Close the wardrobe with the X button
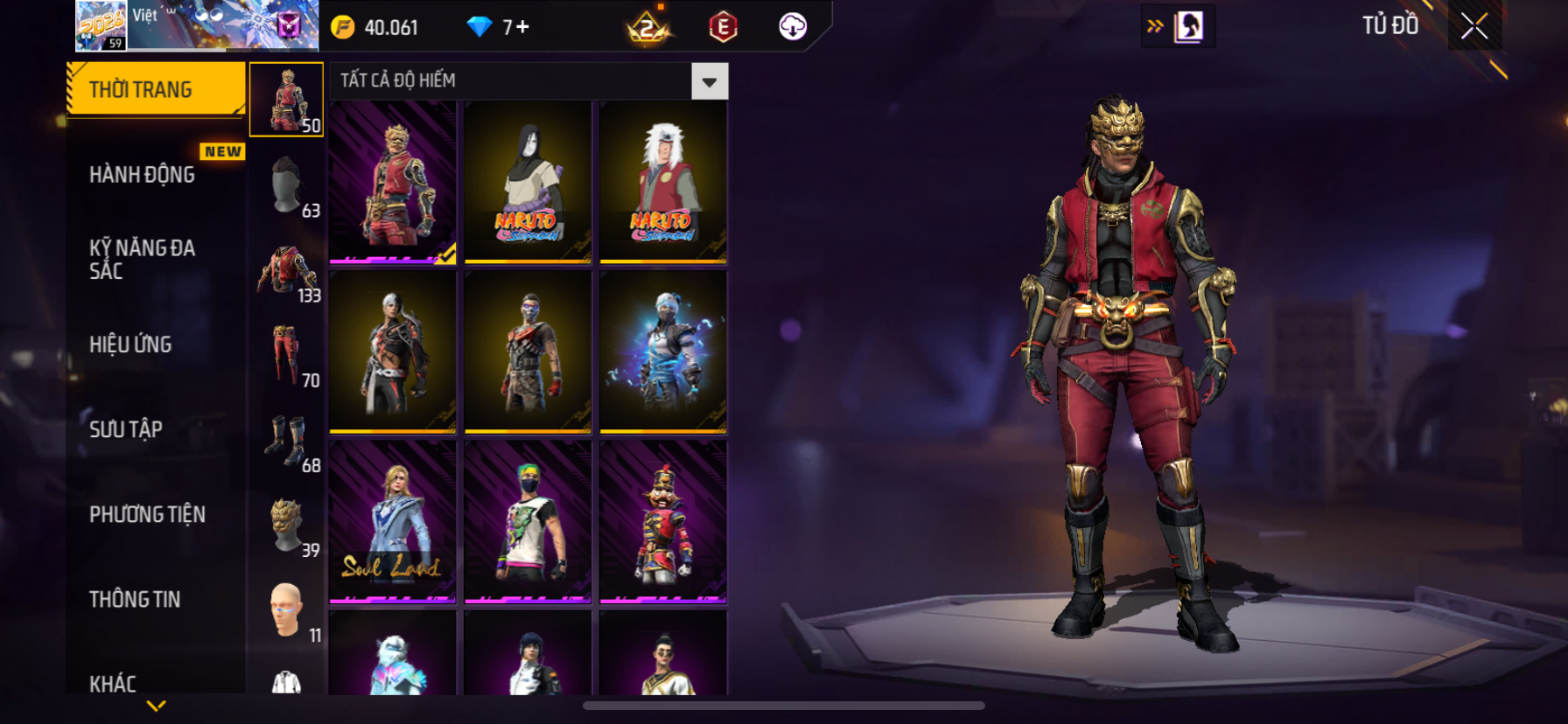Viewport: 1568px width, 724px height. (x=1474, y=26)
